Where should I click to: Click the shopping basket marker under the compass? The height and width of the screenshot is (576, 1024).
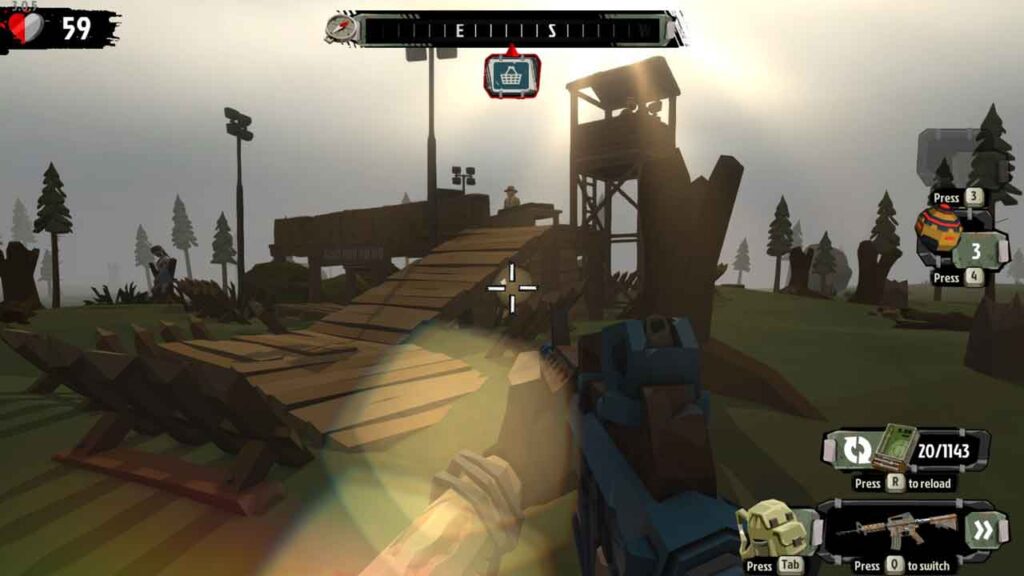pos(512,76)
